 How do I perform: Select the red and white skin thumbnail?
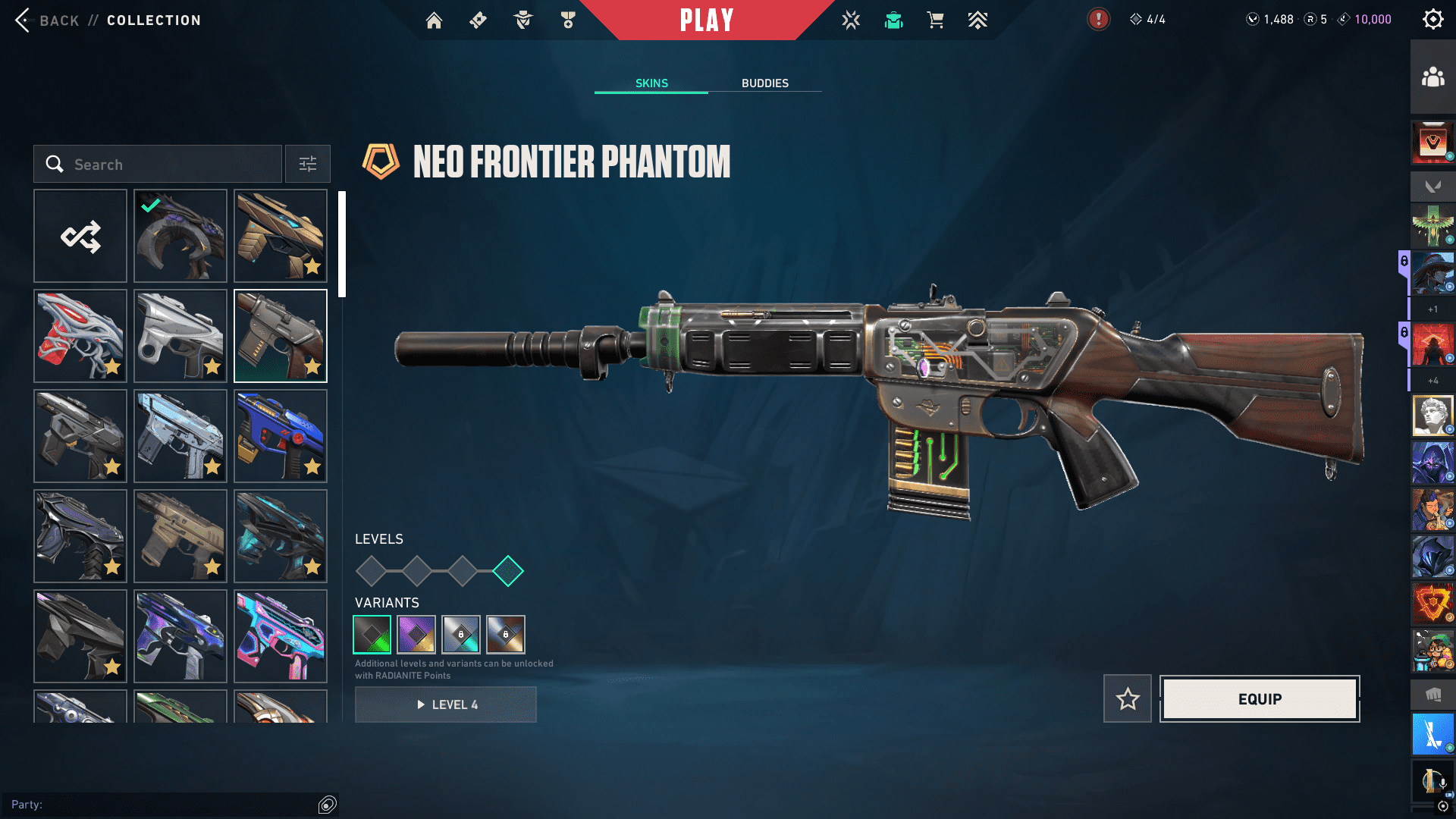click(x=80, y=336)
